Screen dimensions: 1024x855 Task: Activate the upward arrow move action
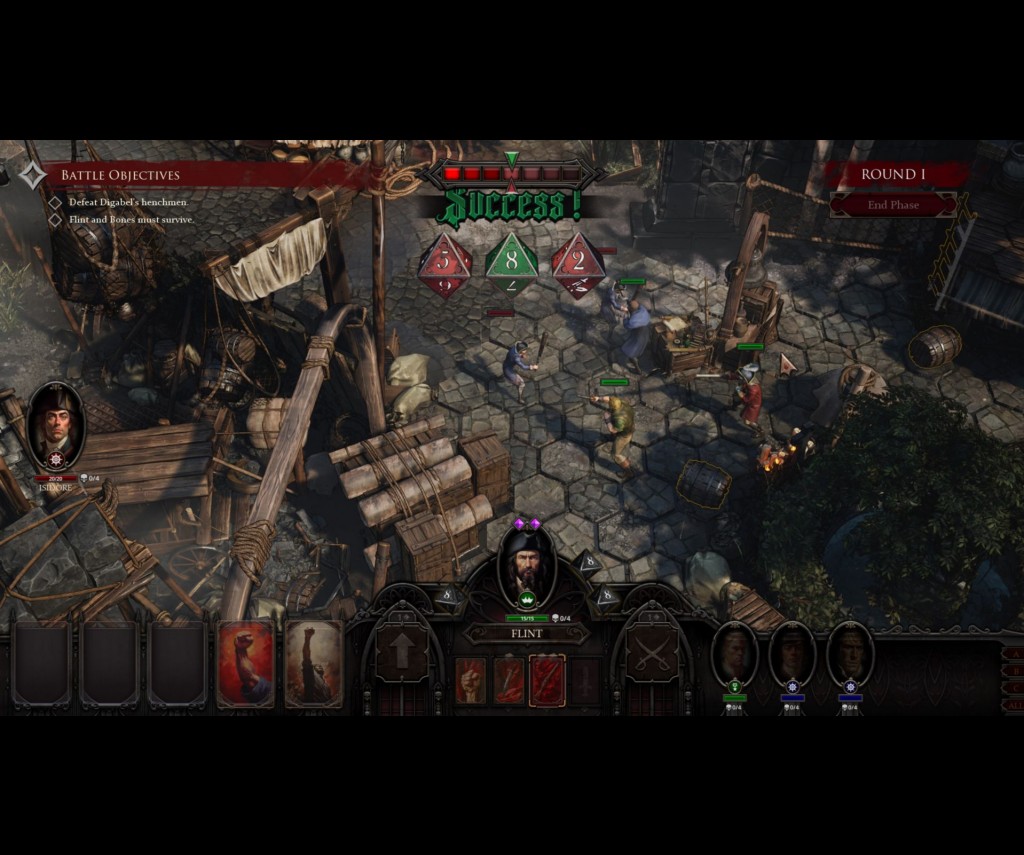pos(403,654)
